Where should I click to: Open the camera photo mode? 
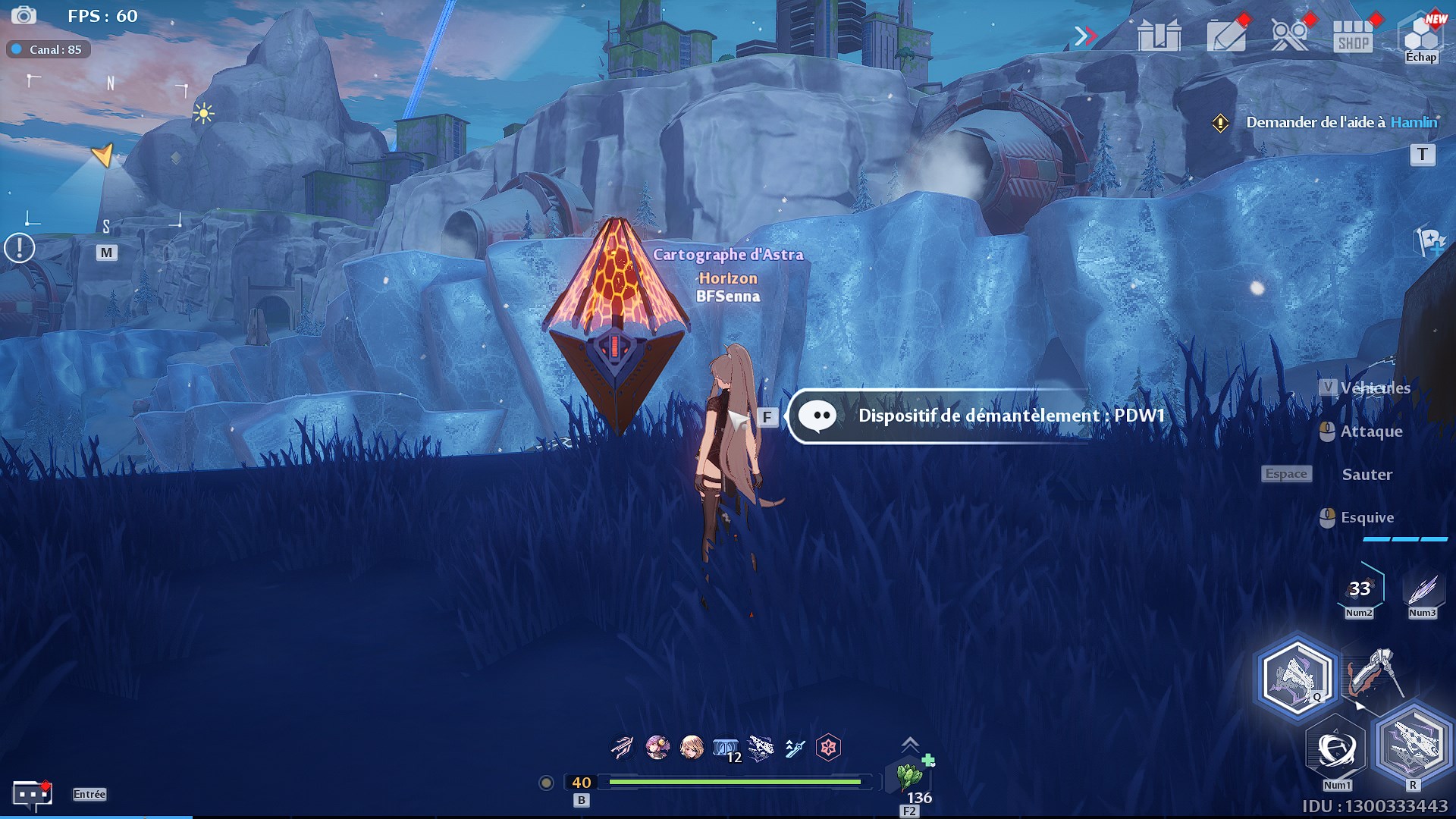pos(24,15)
